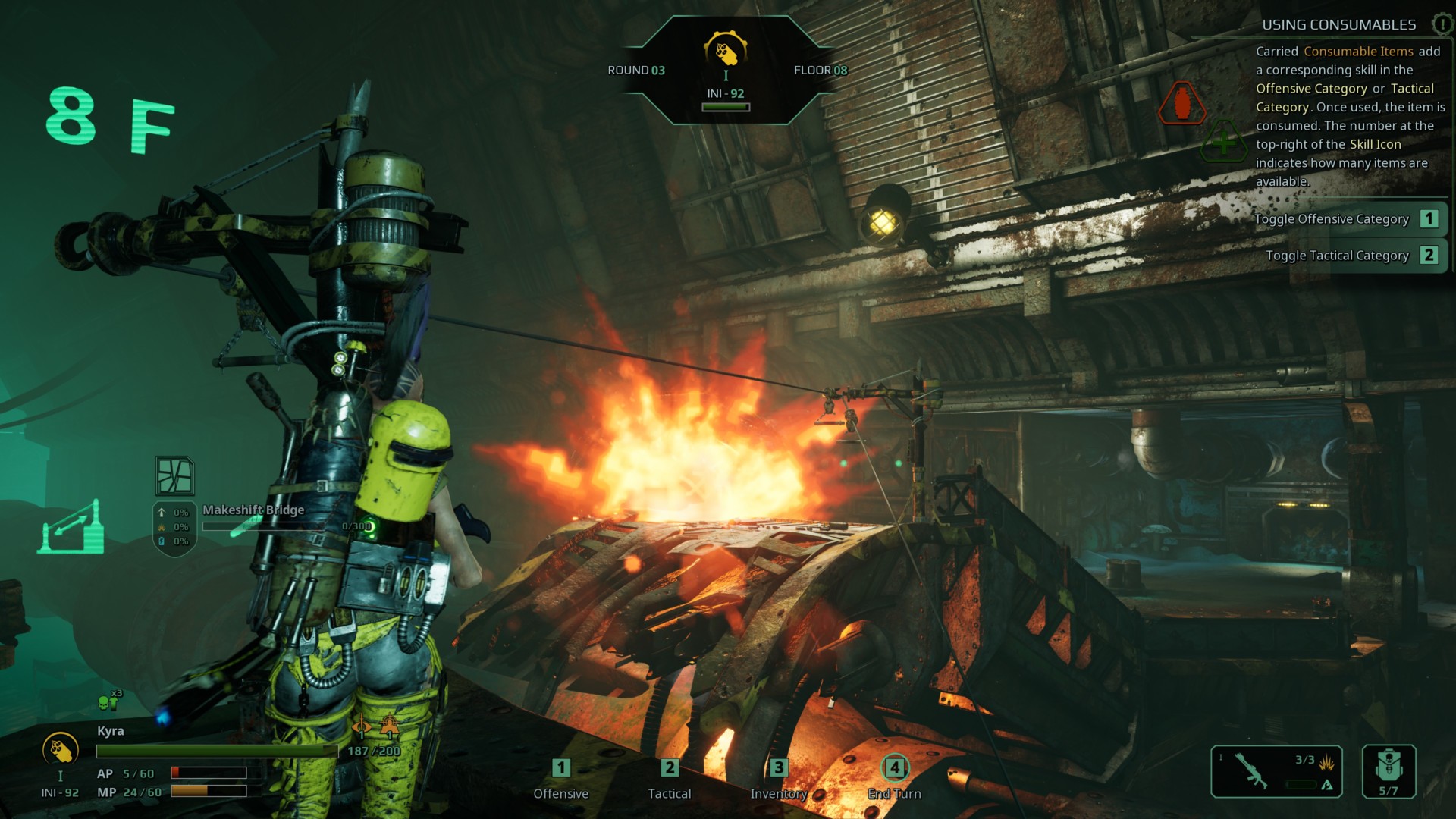
Task: Click the turn order emblem at top
Action: point(726,51)
